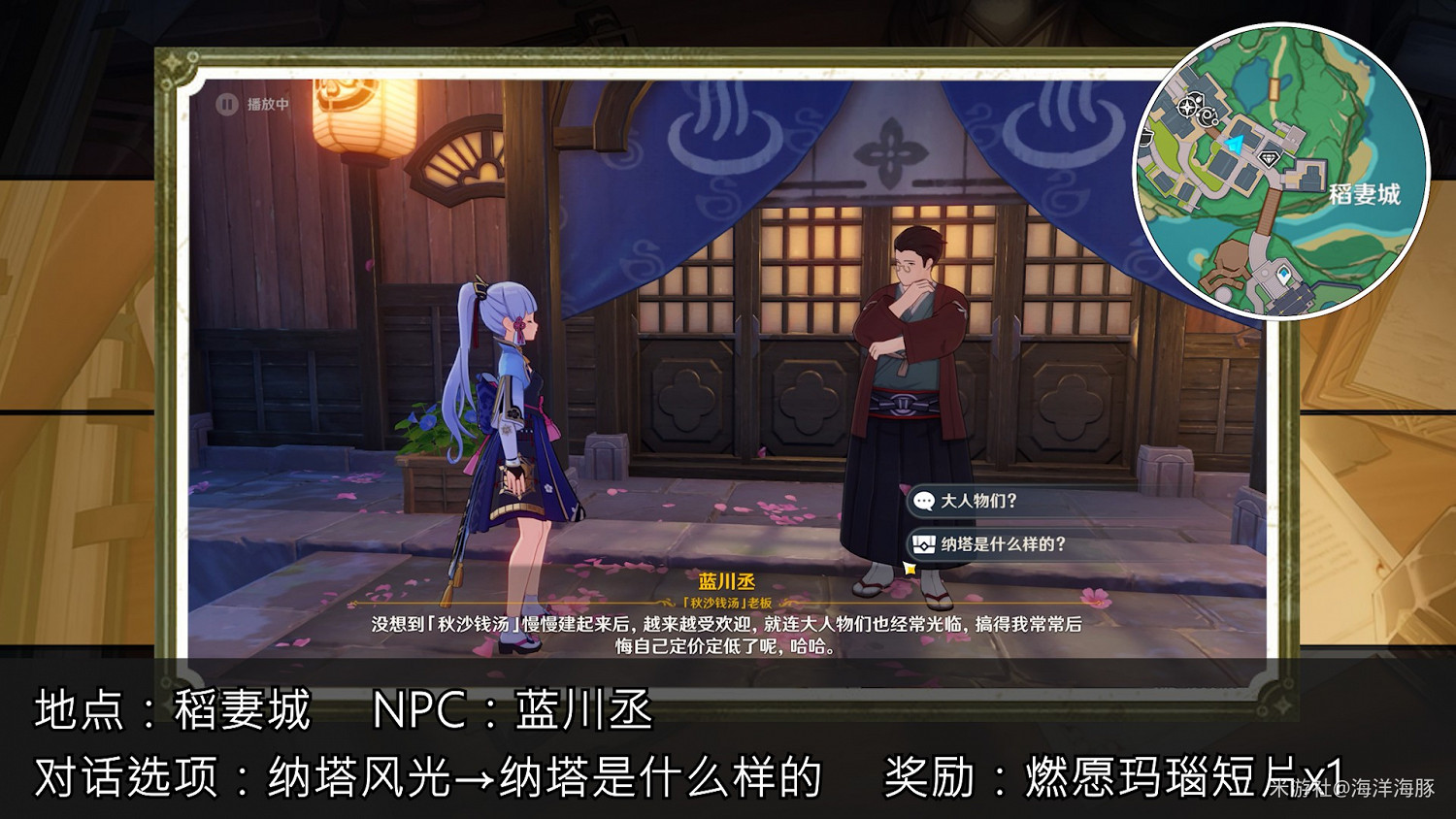This screenshot has width=1456, height=819.
Task: Click the blue player arrow marker on minimap
Action: [x=1235, y=143]
